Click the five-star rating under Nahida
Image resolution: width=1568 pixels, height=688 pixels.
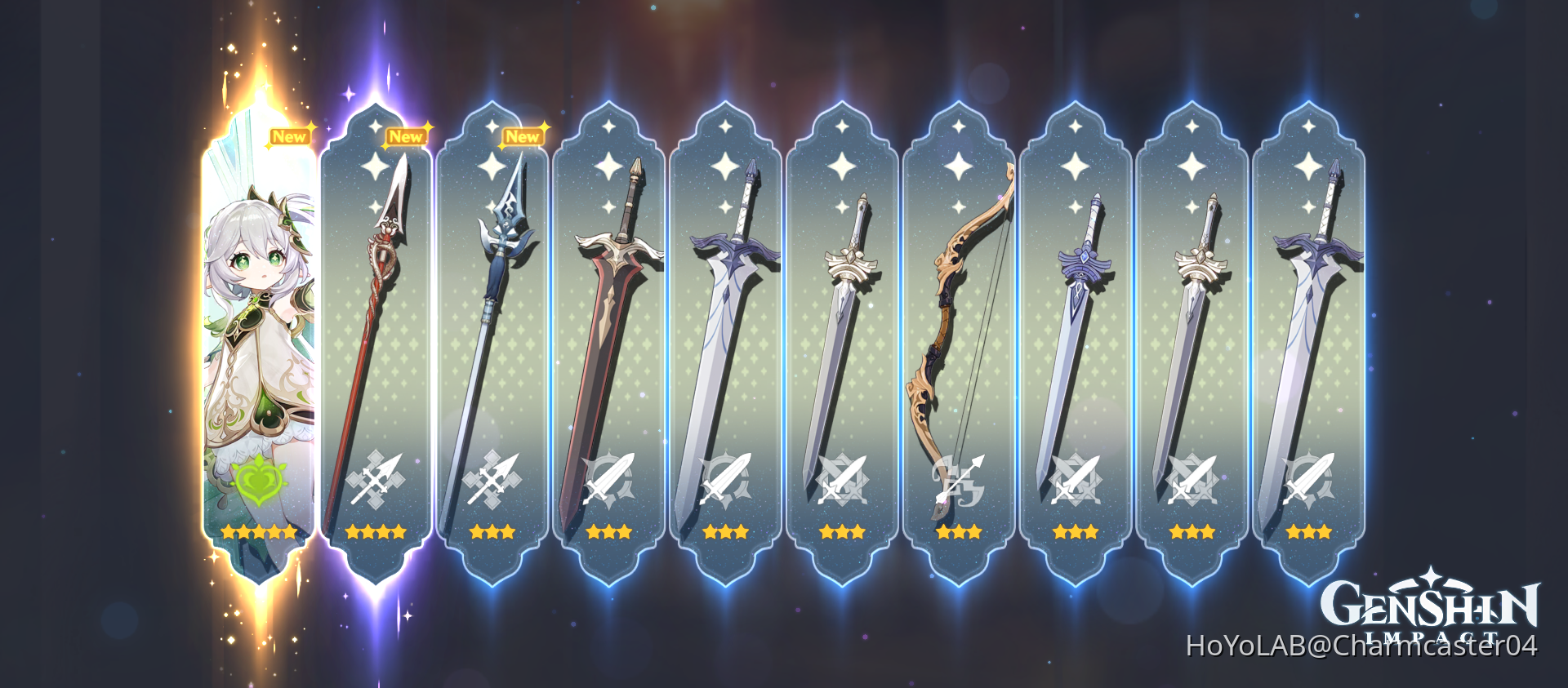pos(258,532)
